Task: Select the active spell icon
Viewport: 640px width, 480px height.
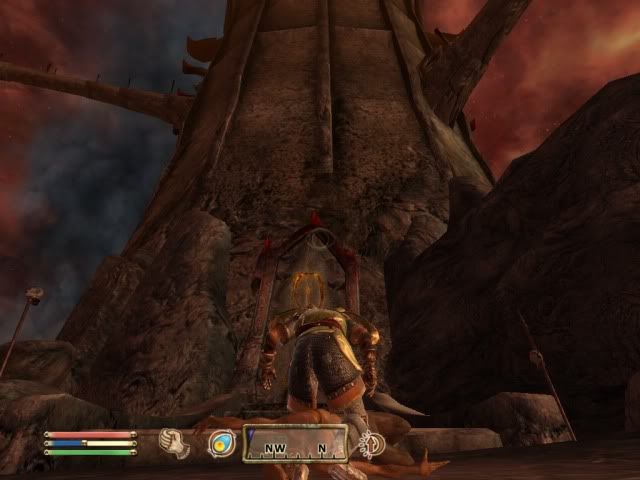Action: tap(221, 443)
